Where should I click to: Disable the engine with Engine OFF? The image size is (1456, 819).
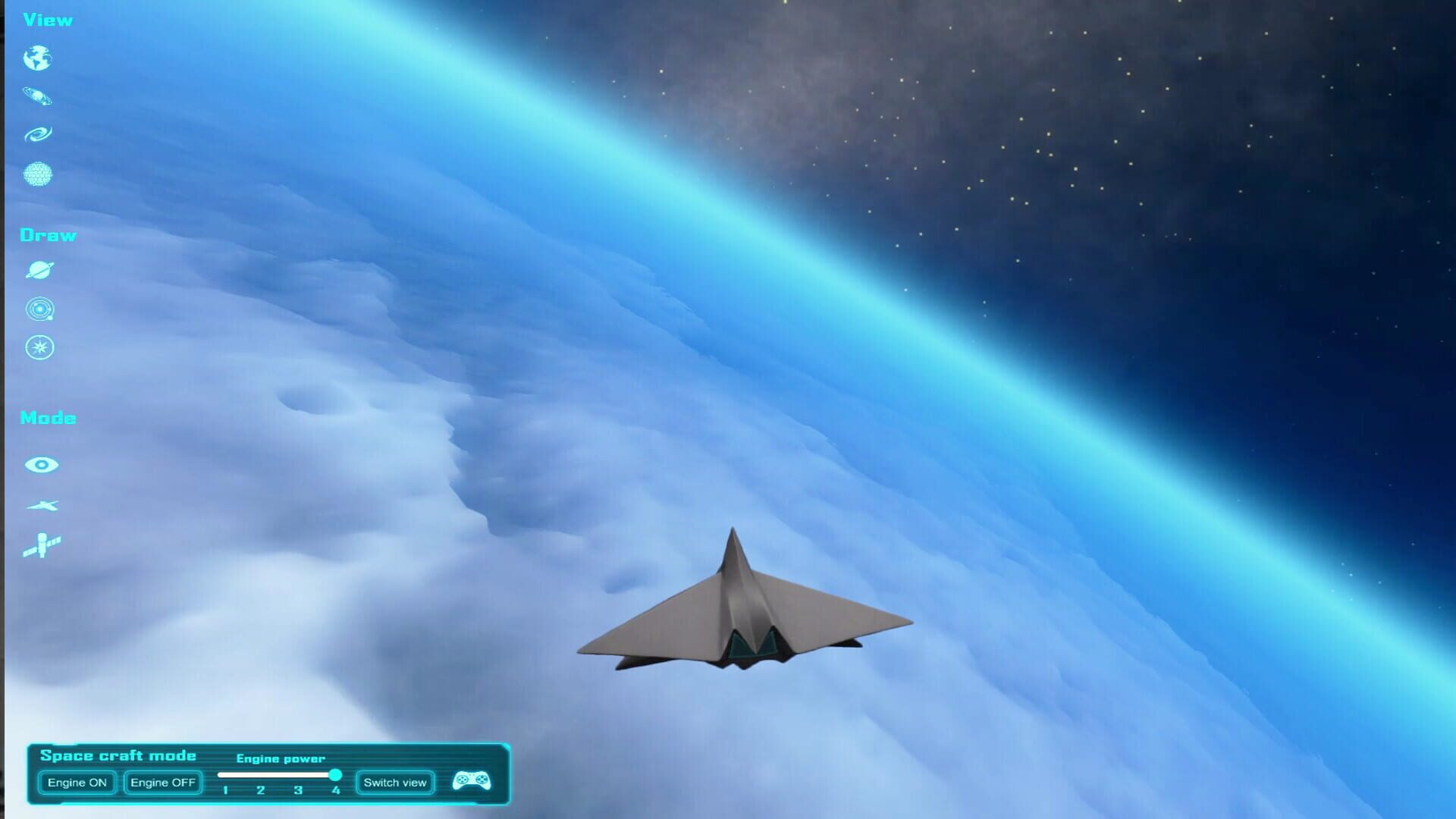[162, 782]
